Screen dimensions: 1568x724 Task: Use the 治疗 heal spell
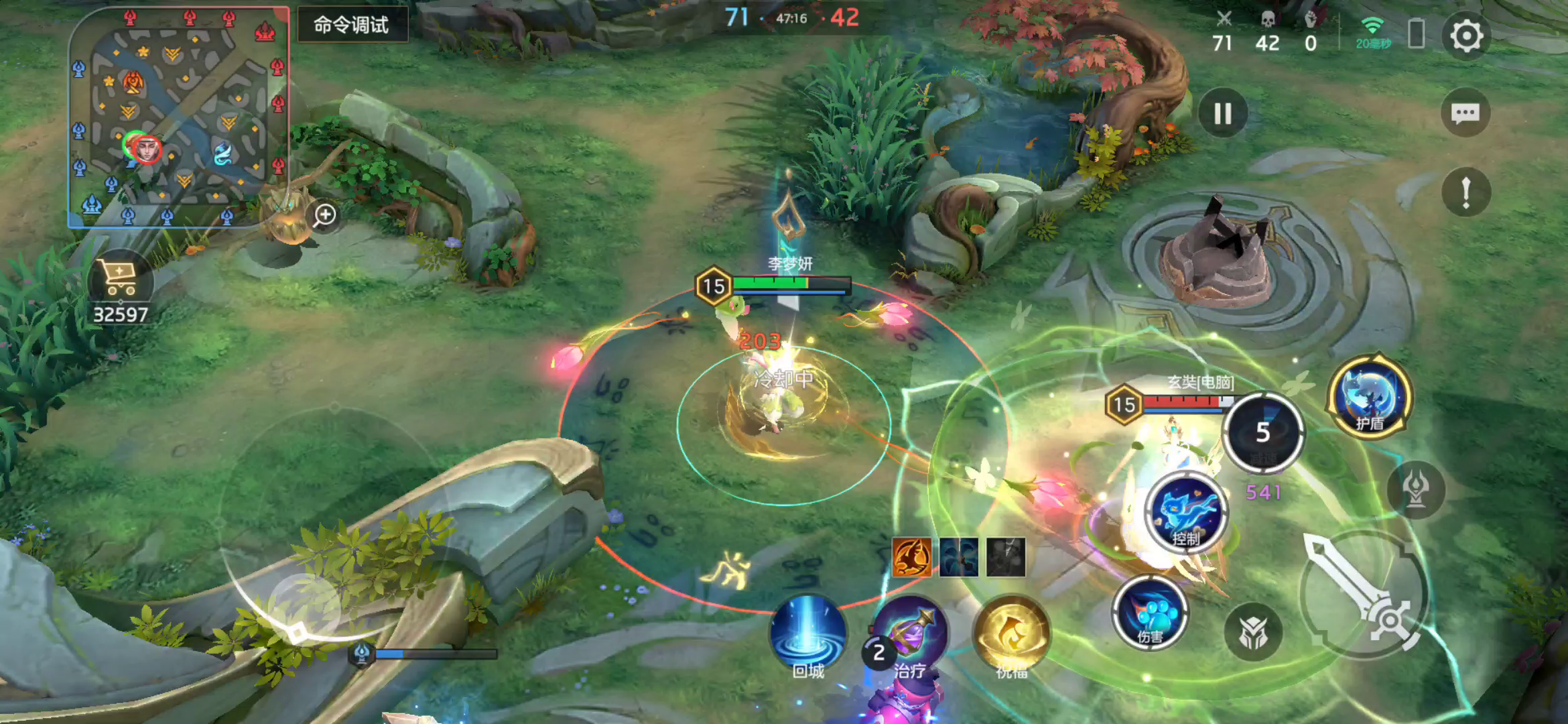point(910,635)
